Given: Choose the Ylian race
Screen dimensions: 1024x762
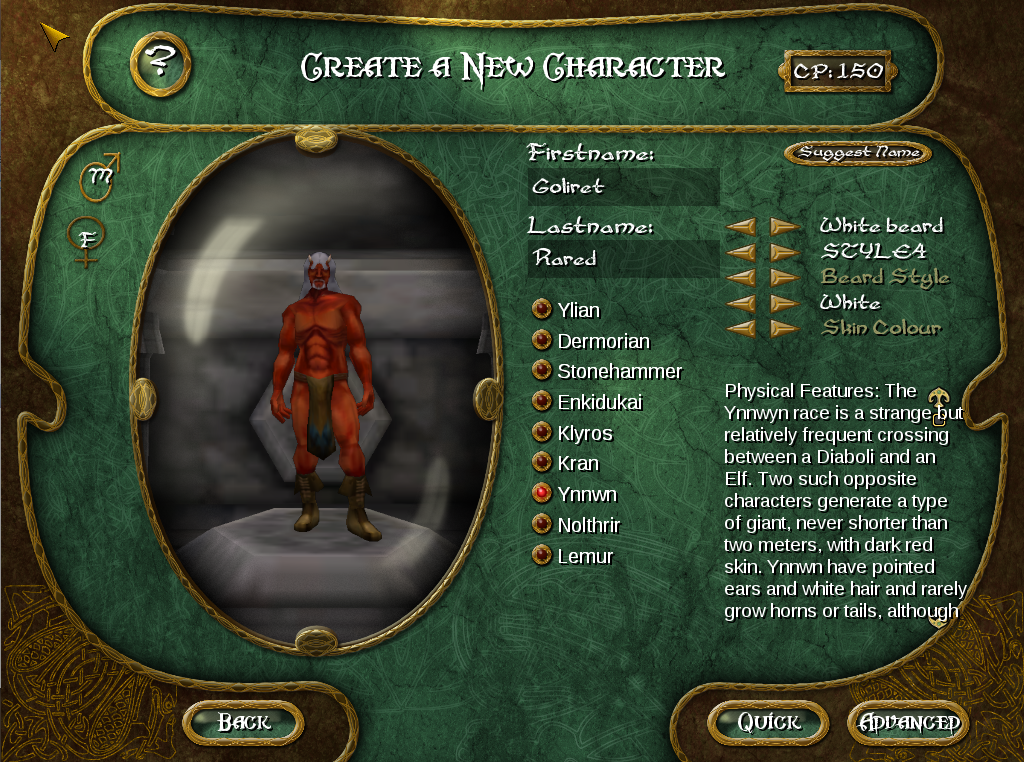Looking at the screenshot, I should [x=542, y=310].
